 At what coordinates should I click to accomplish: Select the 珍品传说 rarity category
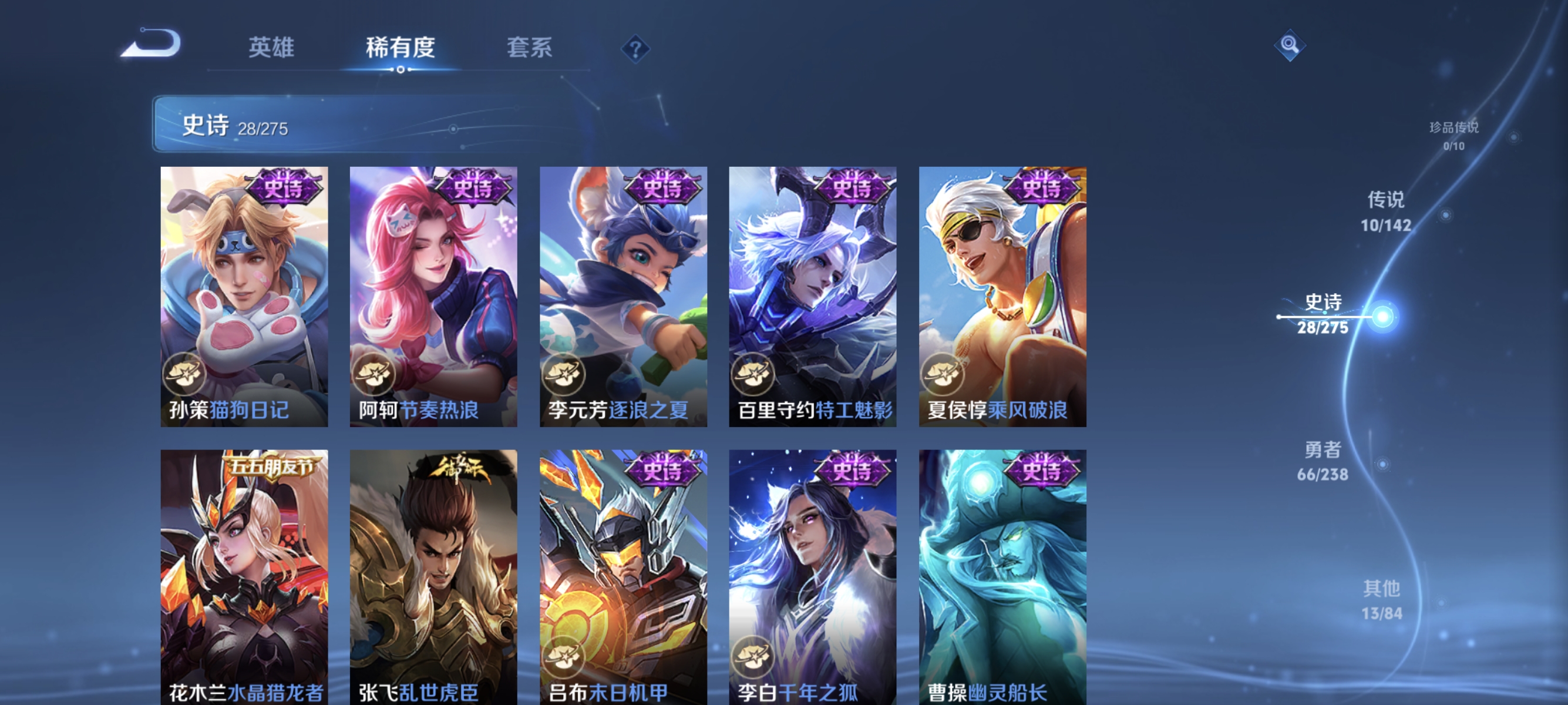point(1454,130)
